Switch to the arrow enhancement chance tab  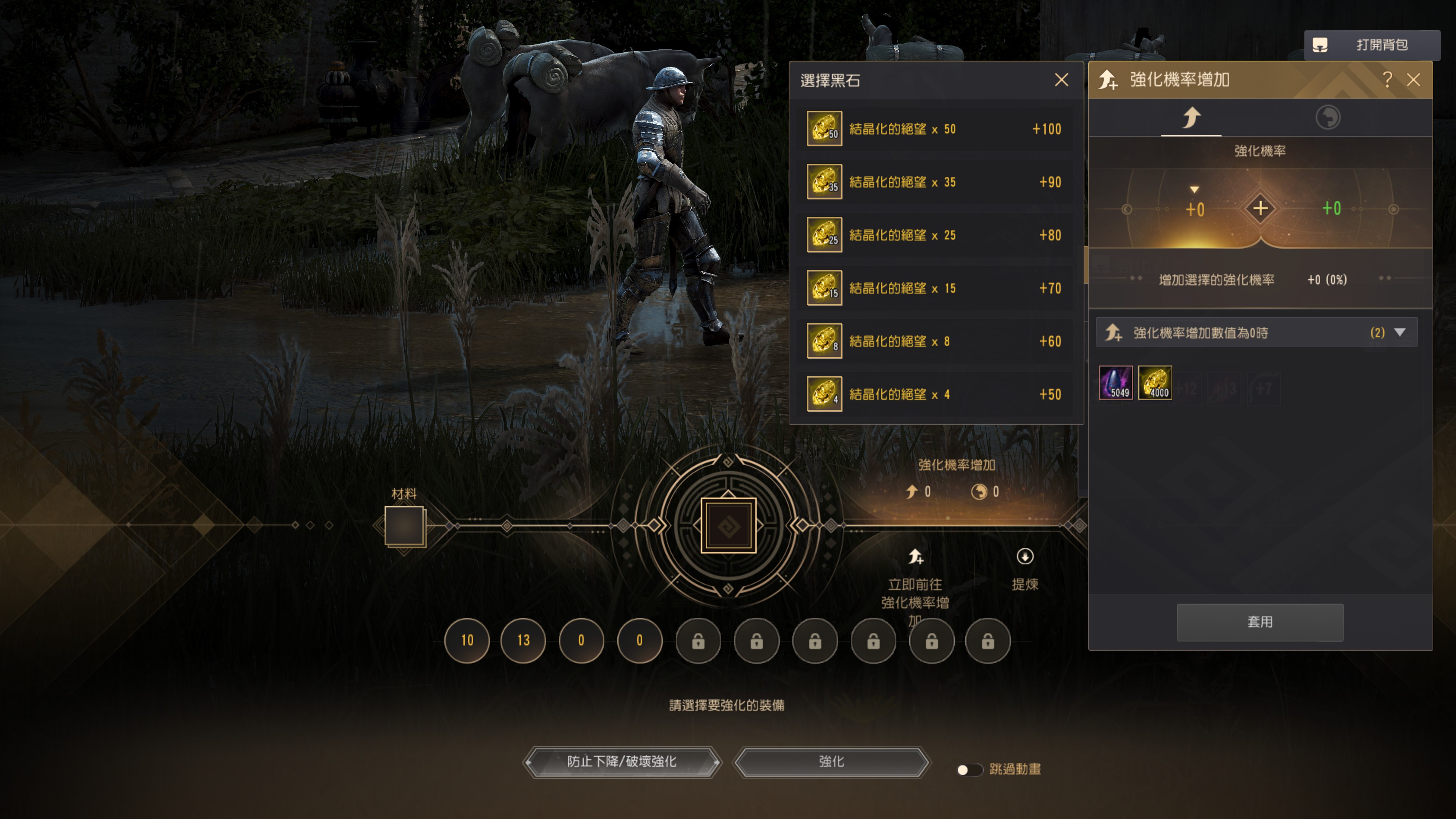tap(1191, 118)
